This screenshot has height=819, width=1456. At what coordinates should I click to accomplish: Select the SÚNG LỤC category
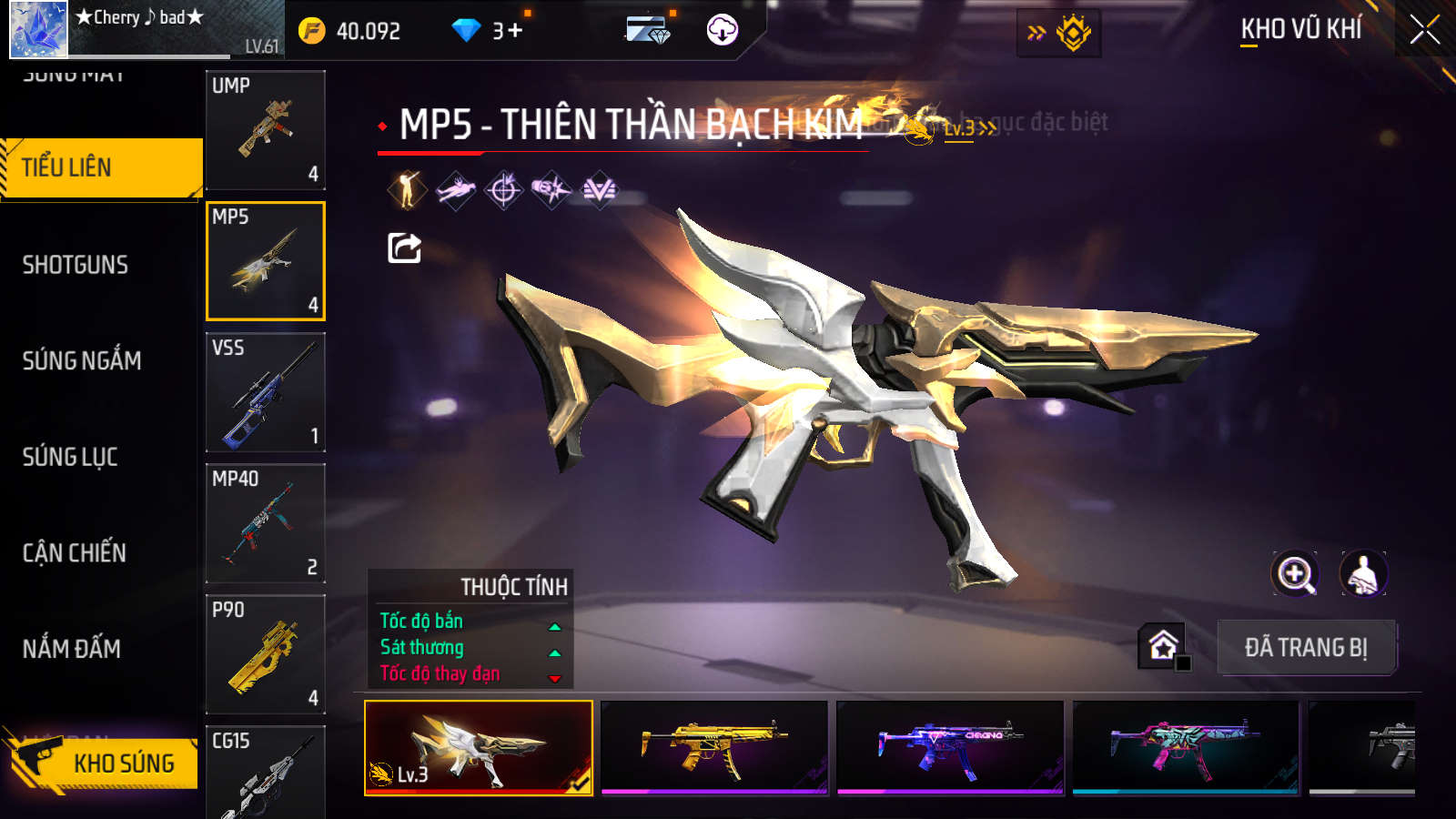[x=70, y=457]
